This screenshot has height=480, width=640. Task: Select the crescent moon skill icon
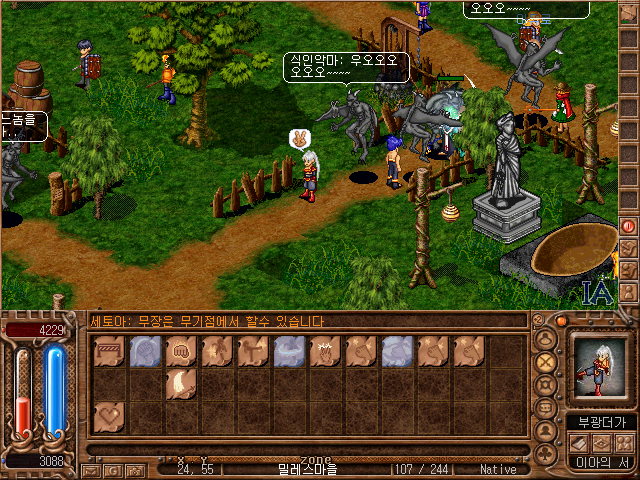pos(181,383)
